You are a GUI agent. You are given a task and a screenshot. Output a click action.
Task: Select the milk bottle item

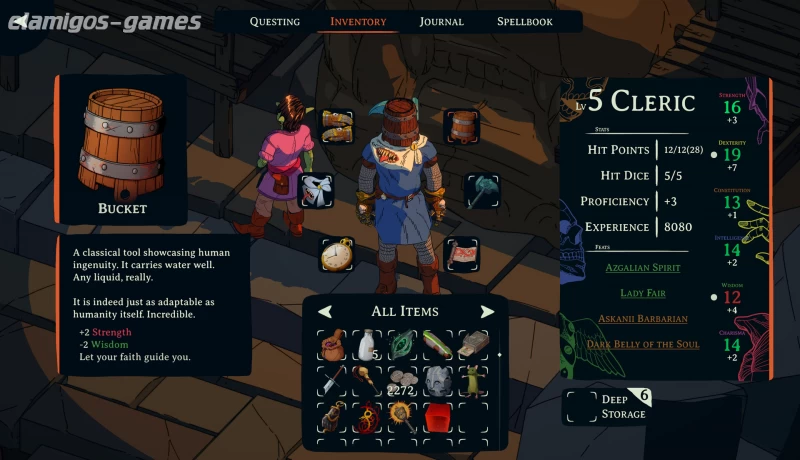pyautogui.click(x=368, y=344)
